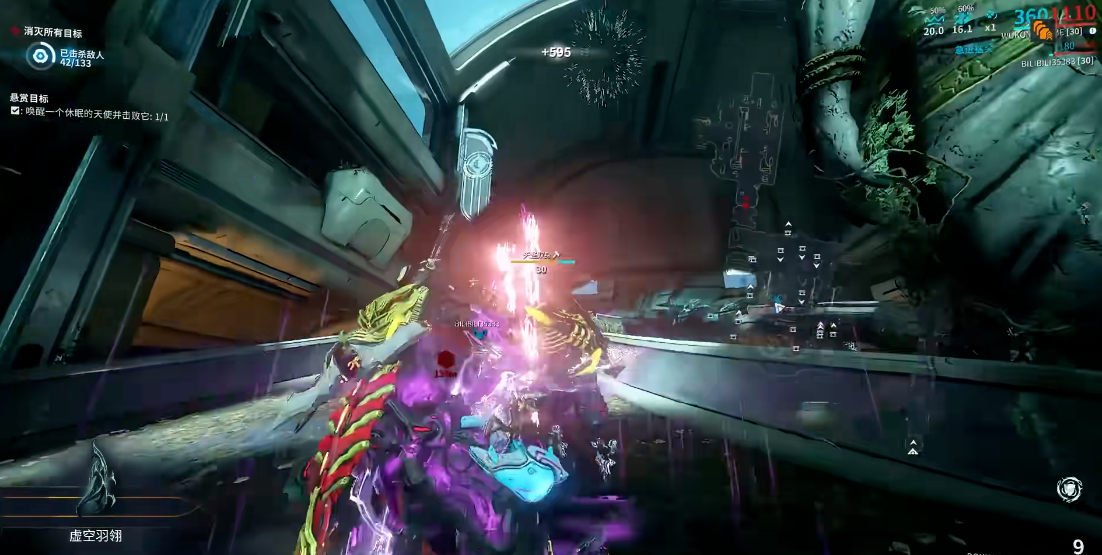Click the 60% buff icon
Screen dimensions: 1102x555
pyautogui.click(x=964, y=17)
